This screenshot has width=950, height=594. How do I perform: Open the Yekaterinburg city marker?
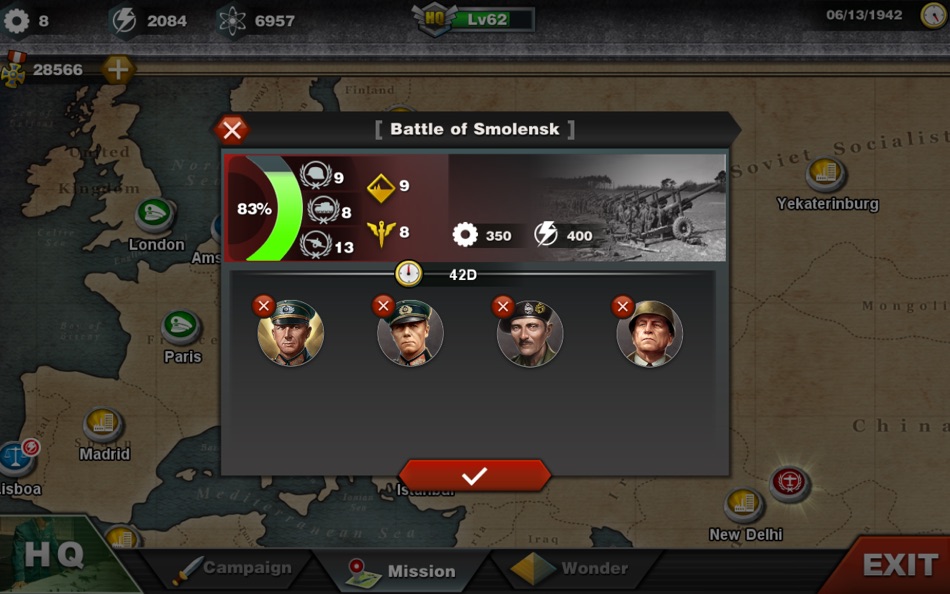[827, 176]
